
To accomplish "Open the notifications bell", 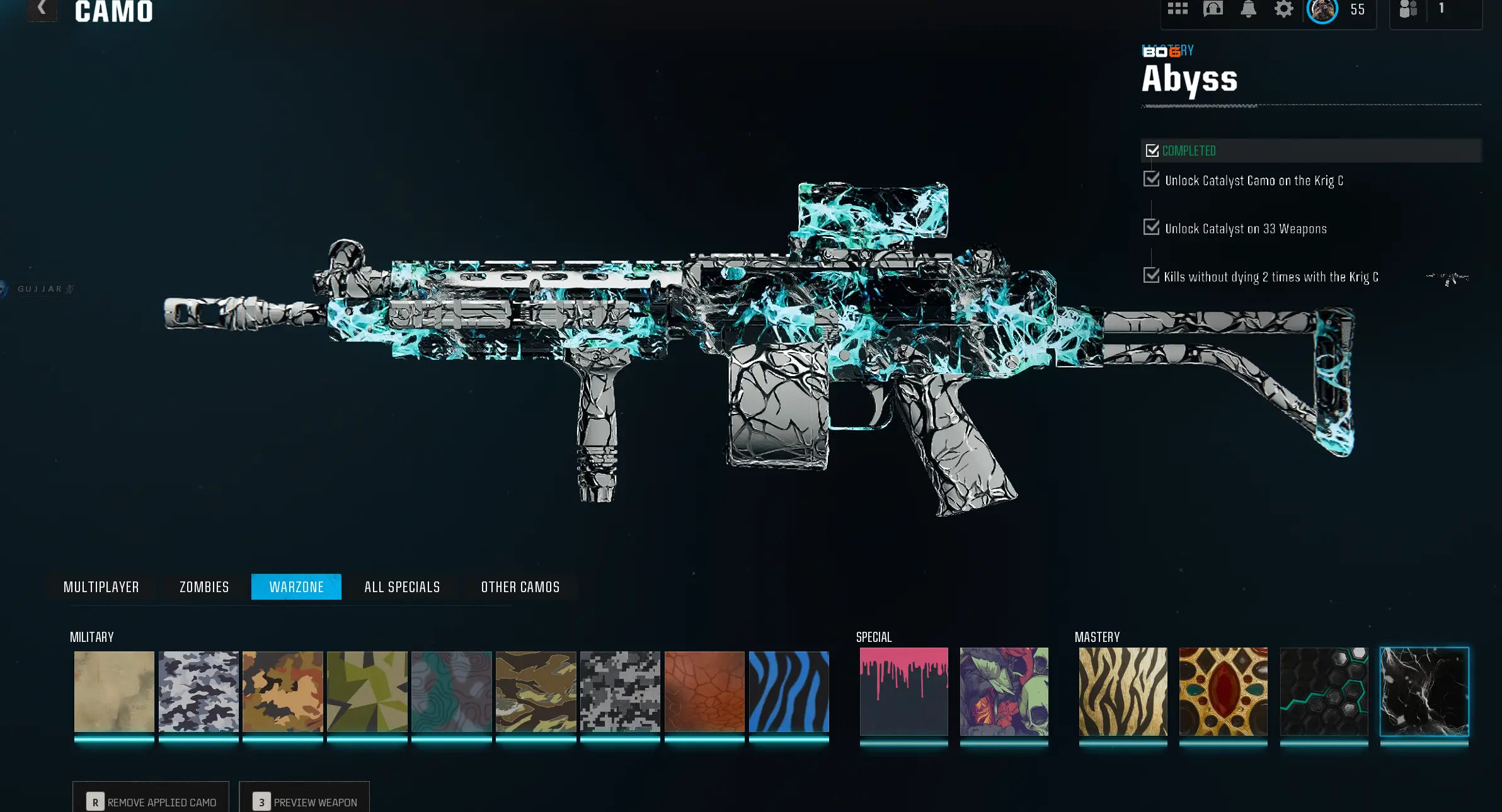I will tap(1248, 9).
